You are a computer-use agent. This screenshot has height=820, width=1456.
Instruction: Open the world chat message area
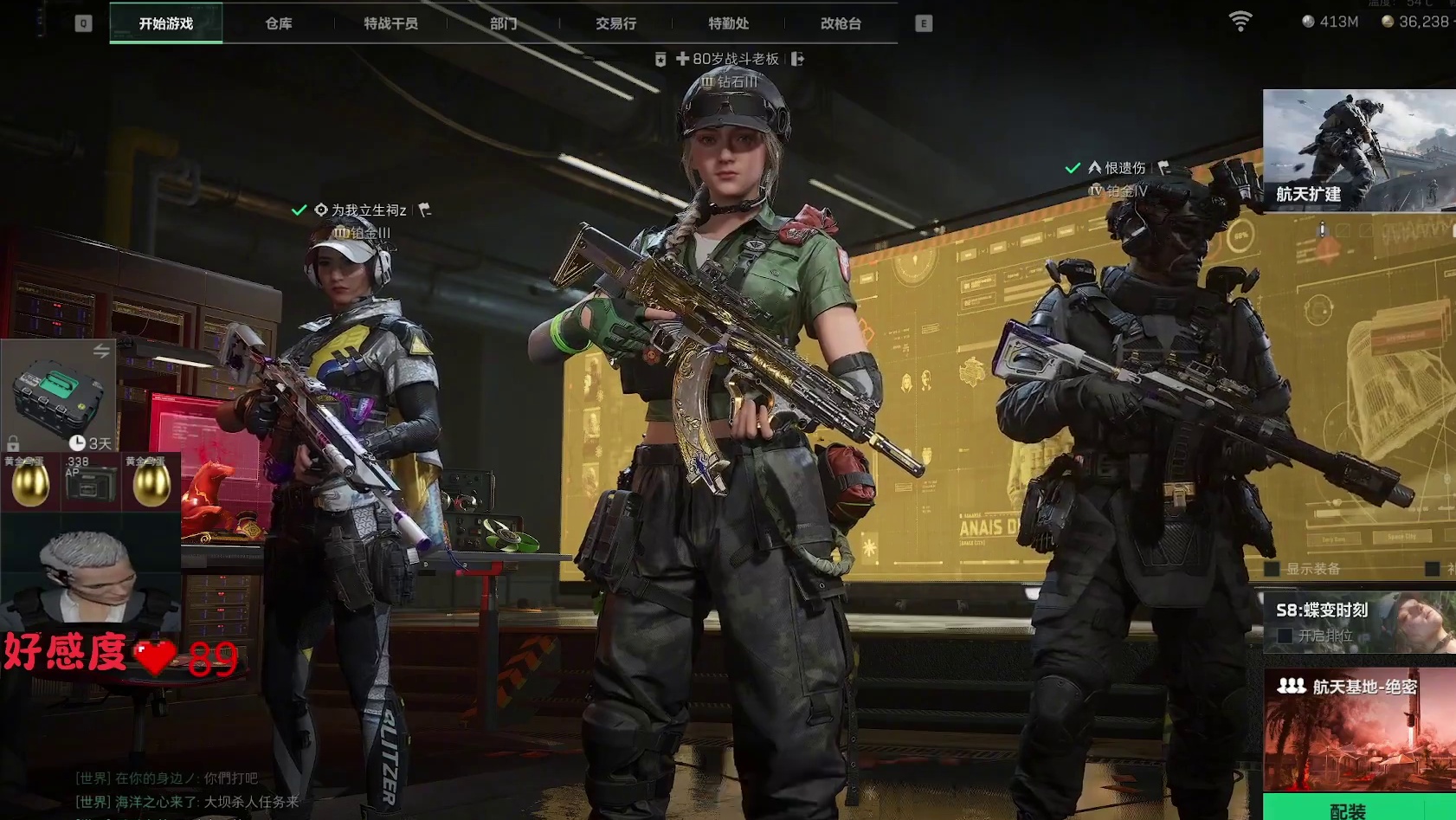point(186,790)
